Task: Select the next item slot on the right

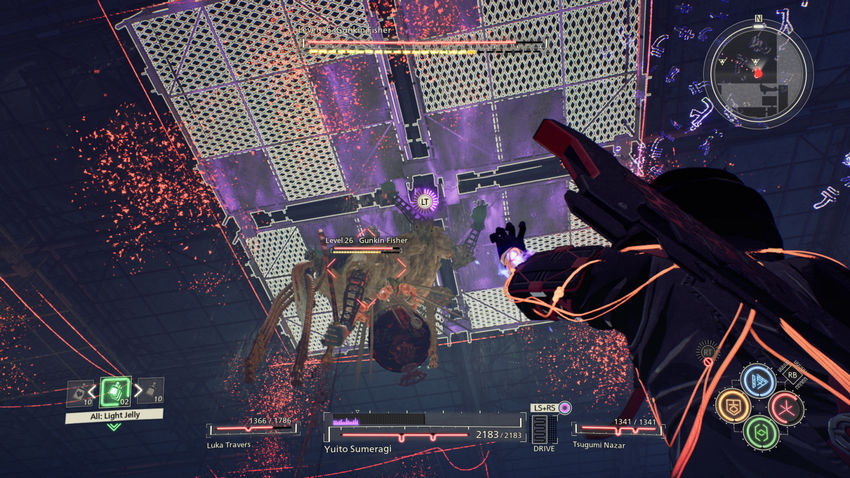Action: click(x=148, y=393)
